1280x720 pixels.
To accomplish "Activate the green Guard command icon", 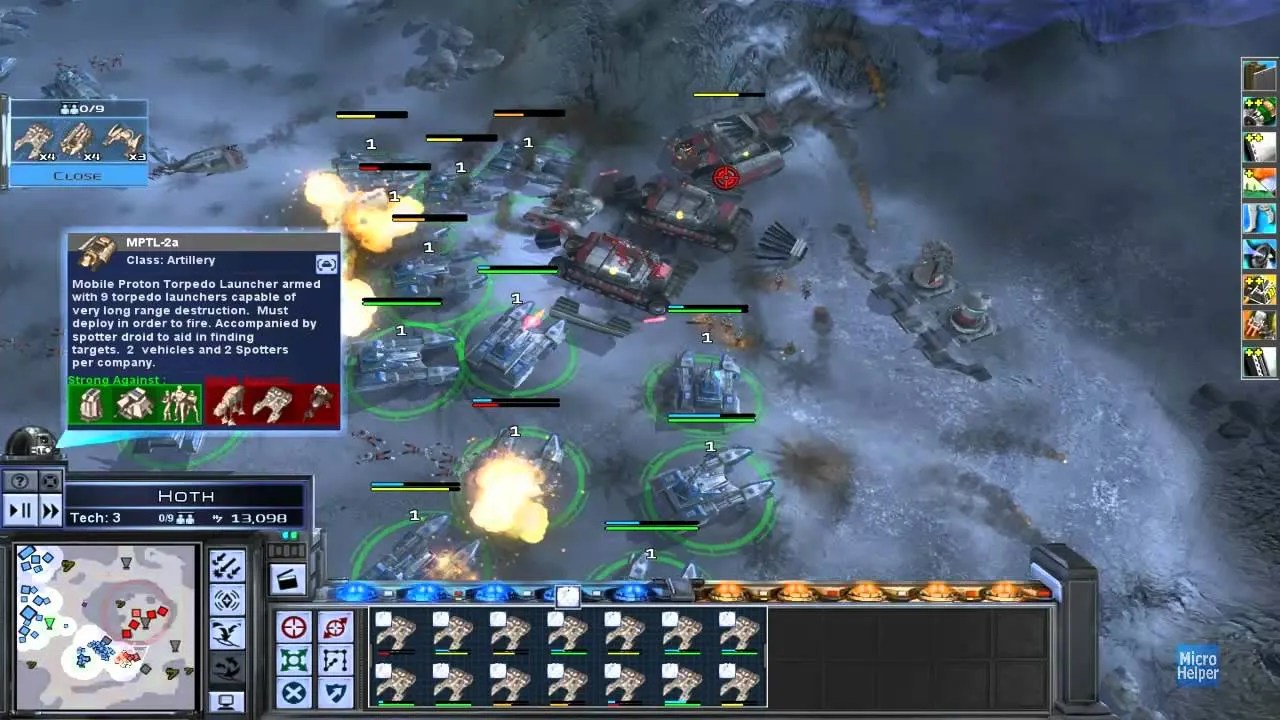I will pos(294,659).
